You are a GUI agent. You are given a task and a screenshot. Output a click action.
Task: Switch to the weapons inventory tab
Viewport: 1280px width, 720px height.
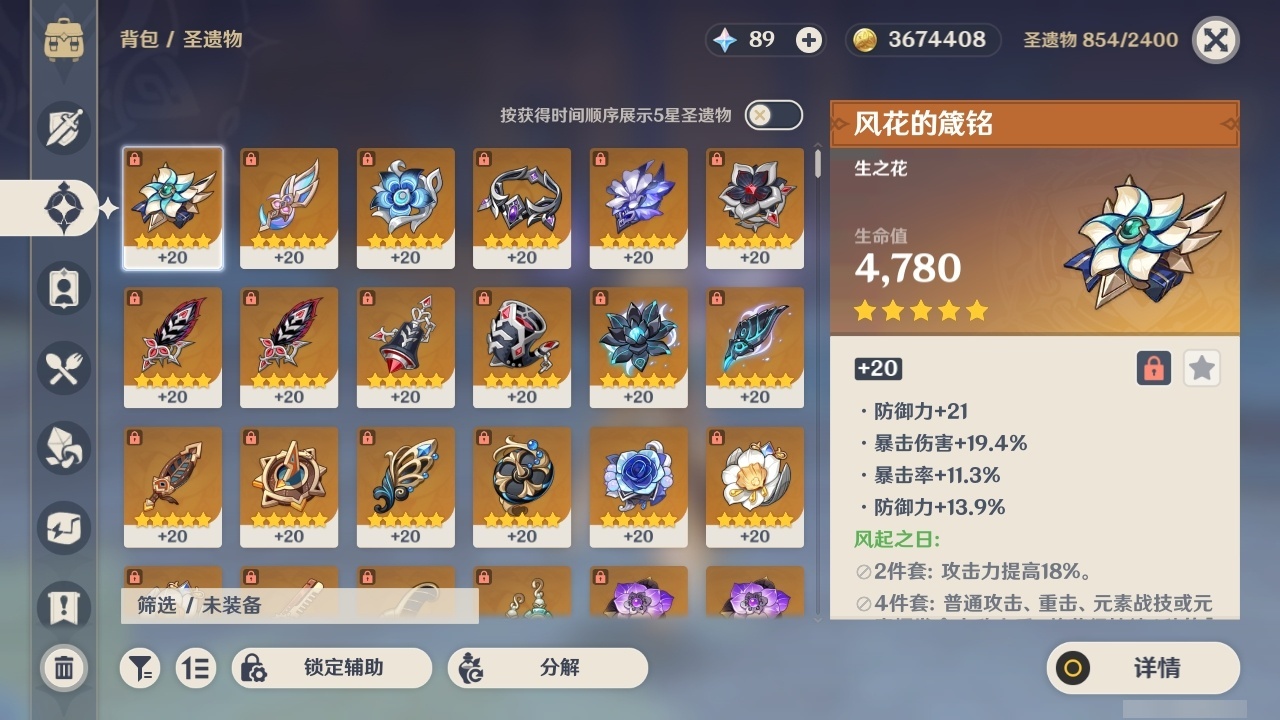pos(63,127)
